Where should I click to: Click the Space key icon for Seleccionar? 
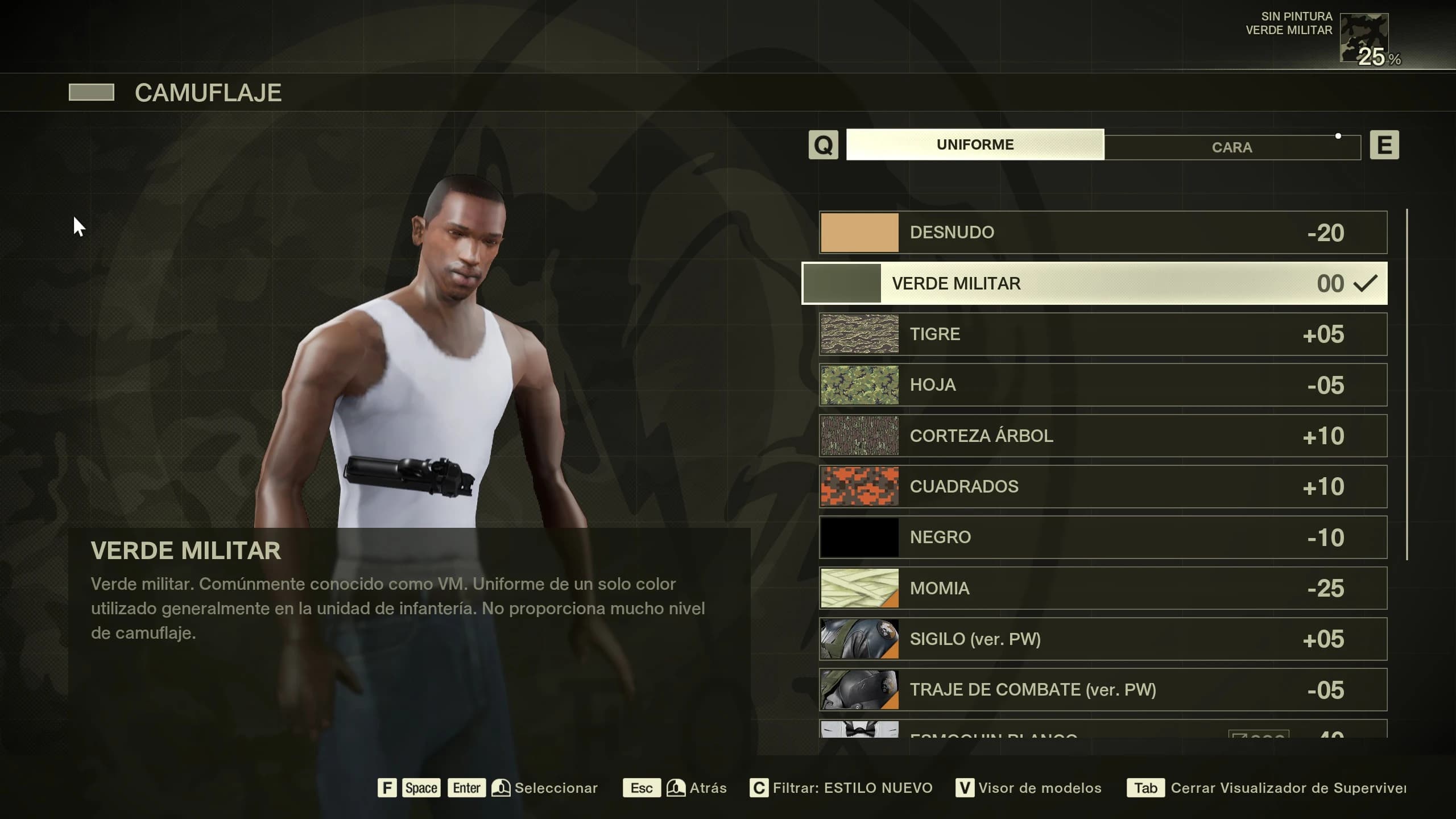pos(420,788)
